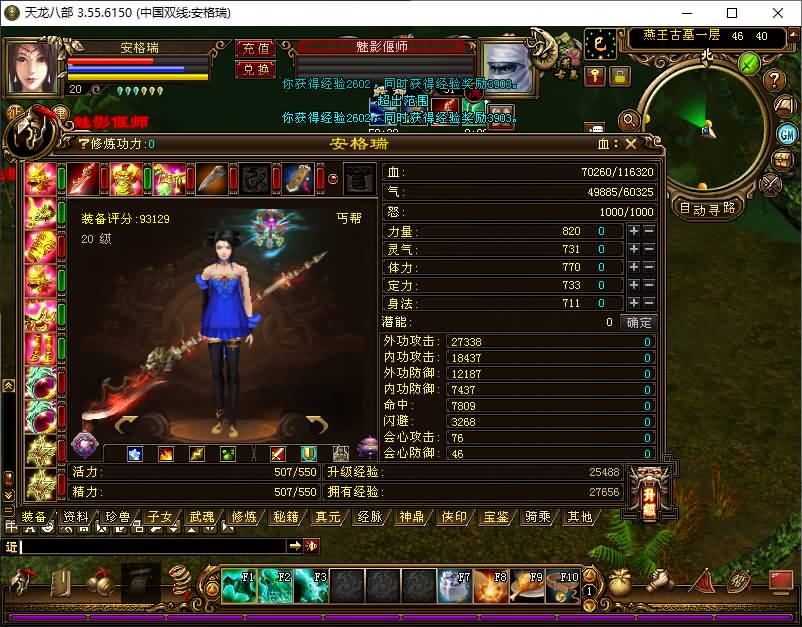Open the GM help button
802x627 pixels.
786,133
